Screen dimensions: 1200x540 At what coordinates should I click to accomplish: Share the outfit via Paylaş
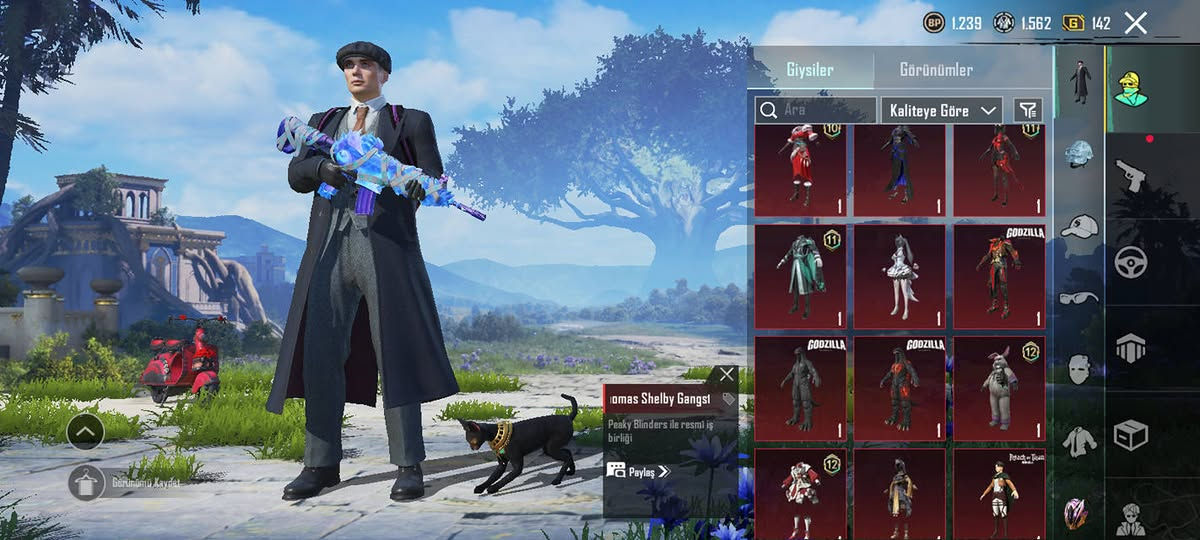tap(638, 471)
